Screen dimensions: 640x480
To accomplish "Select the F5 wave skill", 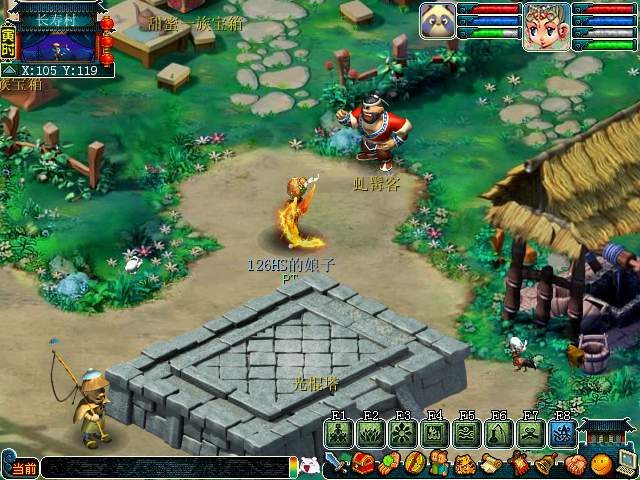I will pyautogui.click(x=467, y=433).
